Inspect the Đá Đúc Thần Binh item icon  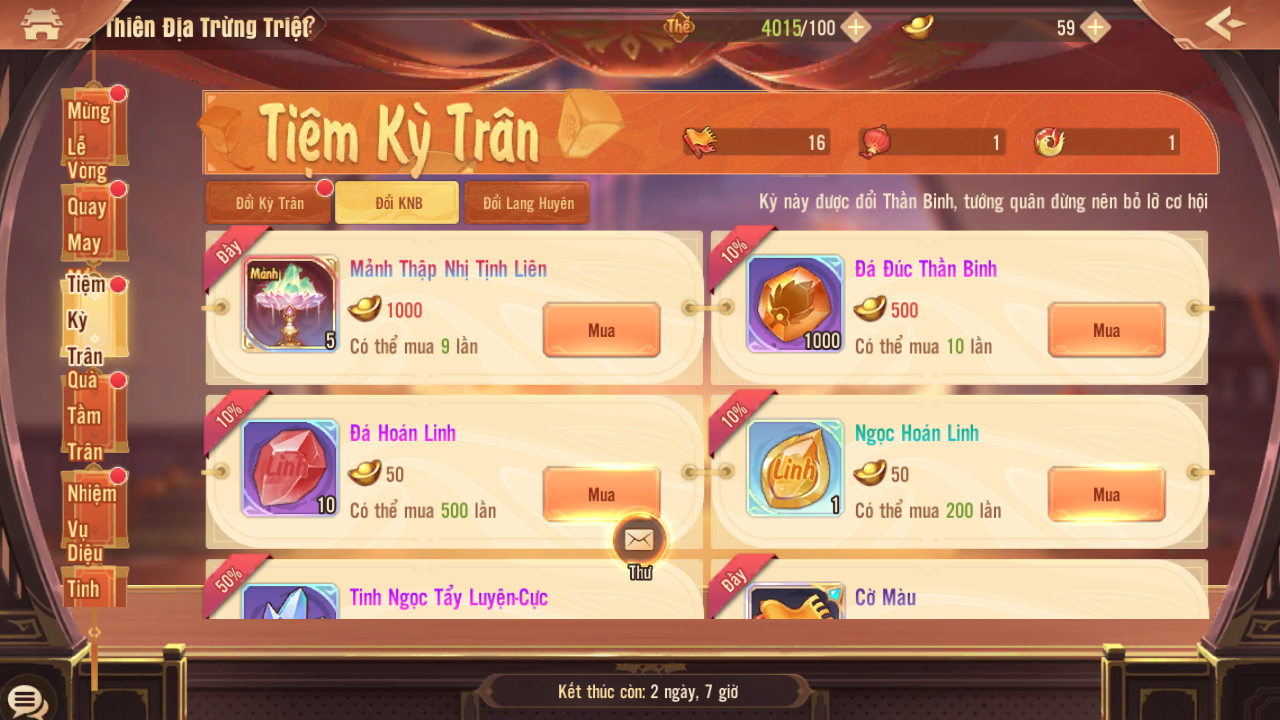pyautogui.click(x=795, y=304)
